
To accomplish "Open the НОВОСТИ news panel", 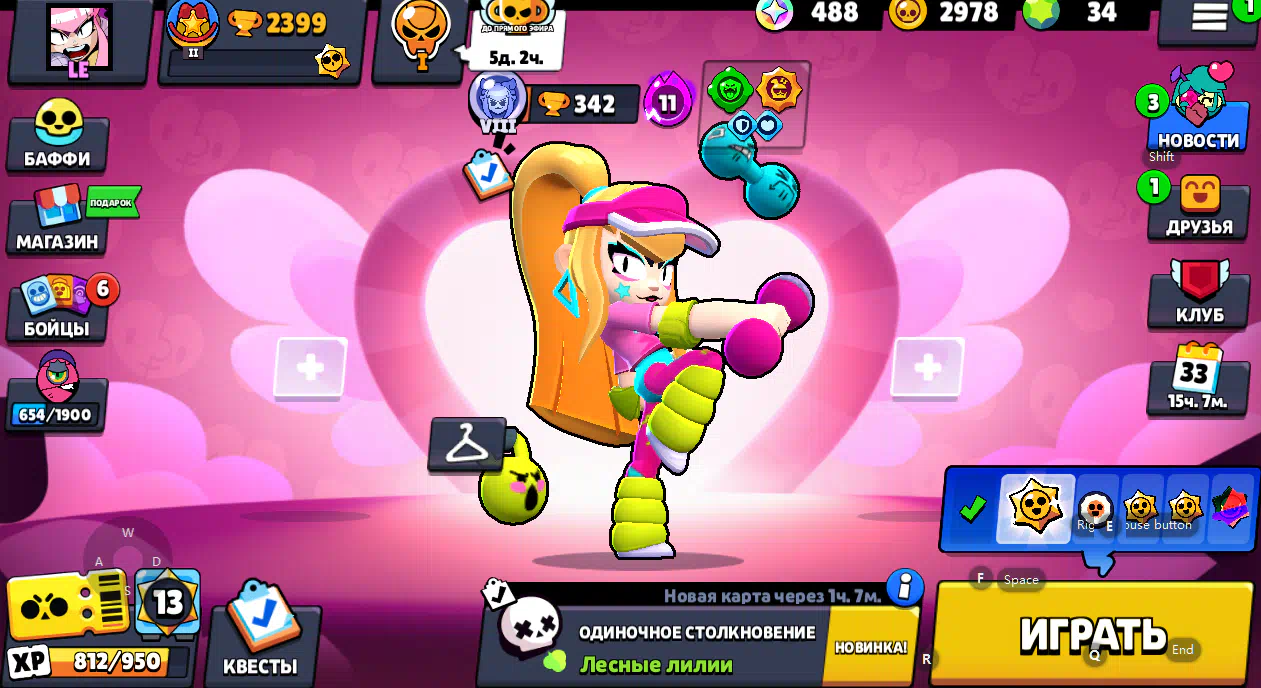I will pos(1198,118).
